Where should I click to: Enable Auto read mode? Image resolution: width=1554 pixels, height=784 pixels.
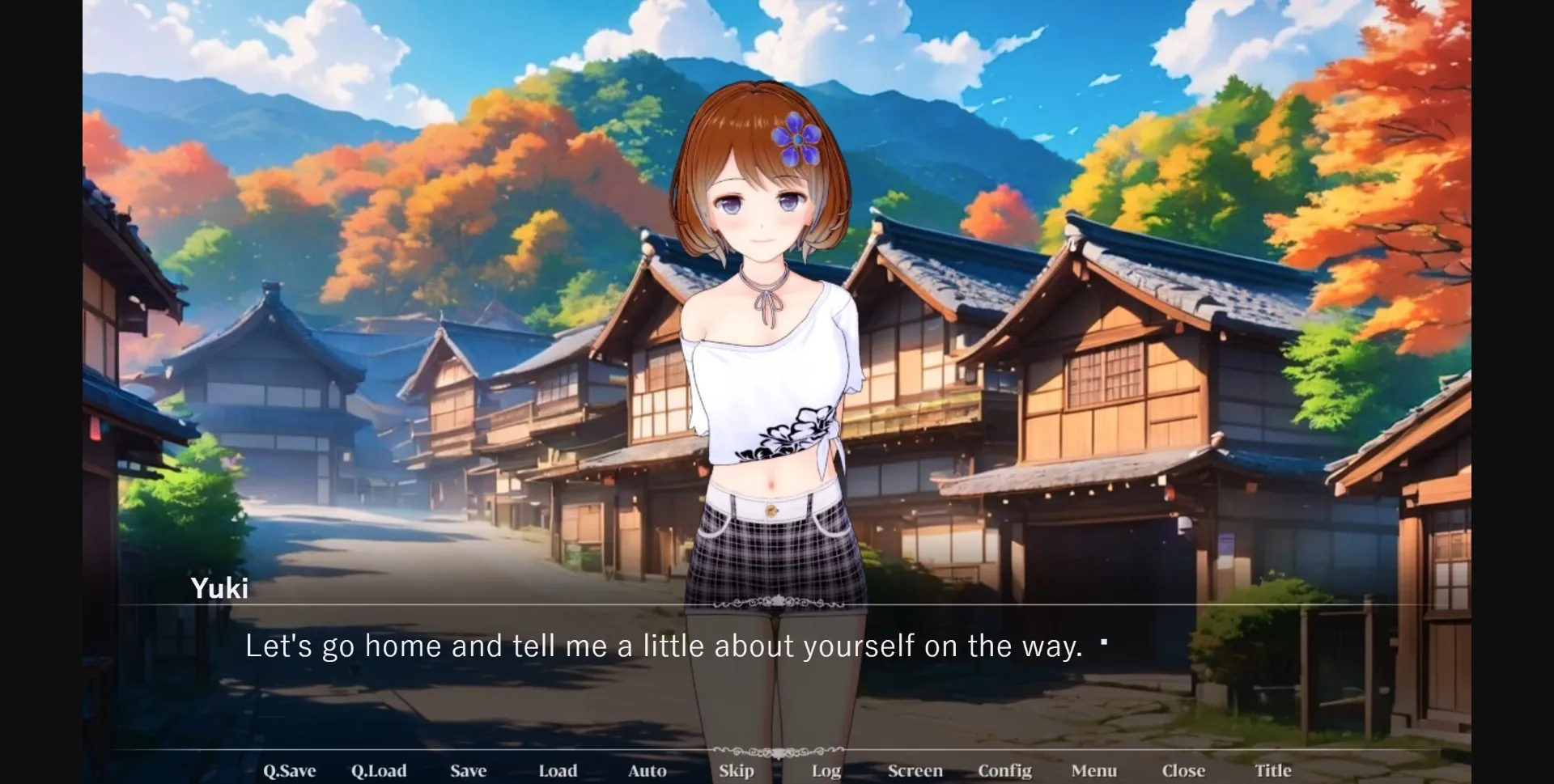647,771
